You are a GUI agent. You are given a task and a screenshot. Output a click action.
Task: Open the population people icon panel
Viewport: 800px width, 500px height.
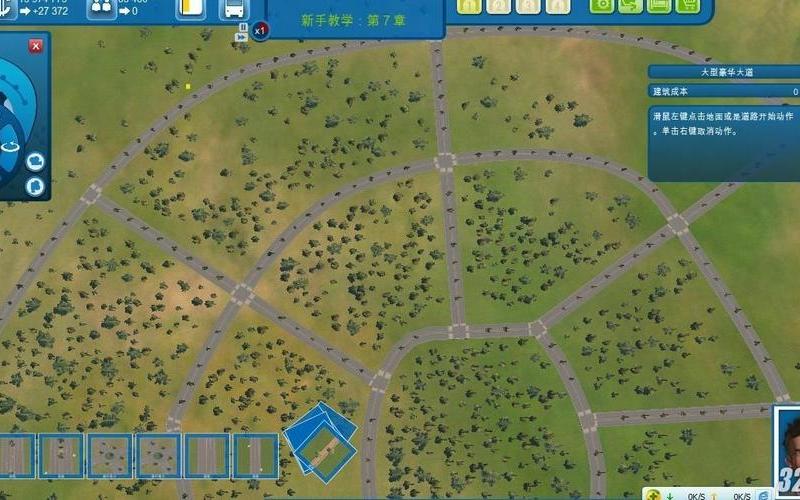(x=101, y=7)
